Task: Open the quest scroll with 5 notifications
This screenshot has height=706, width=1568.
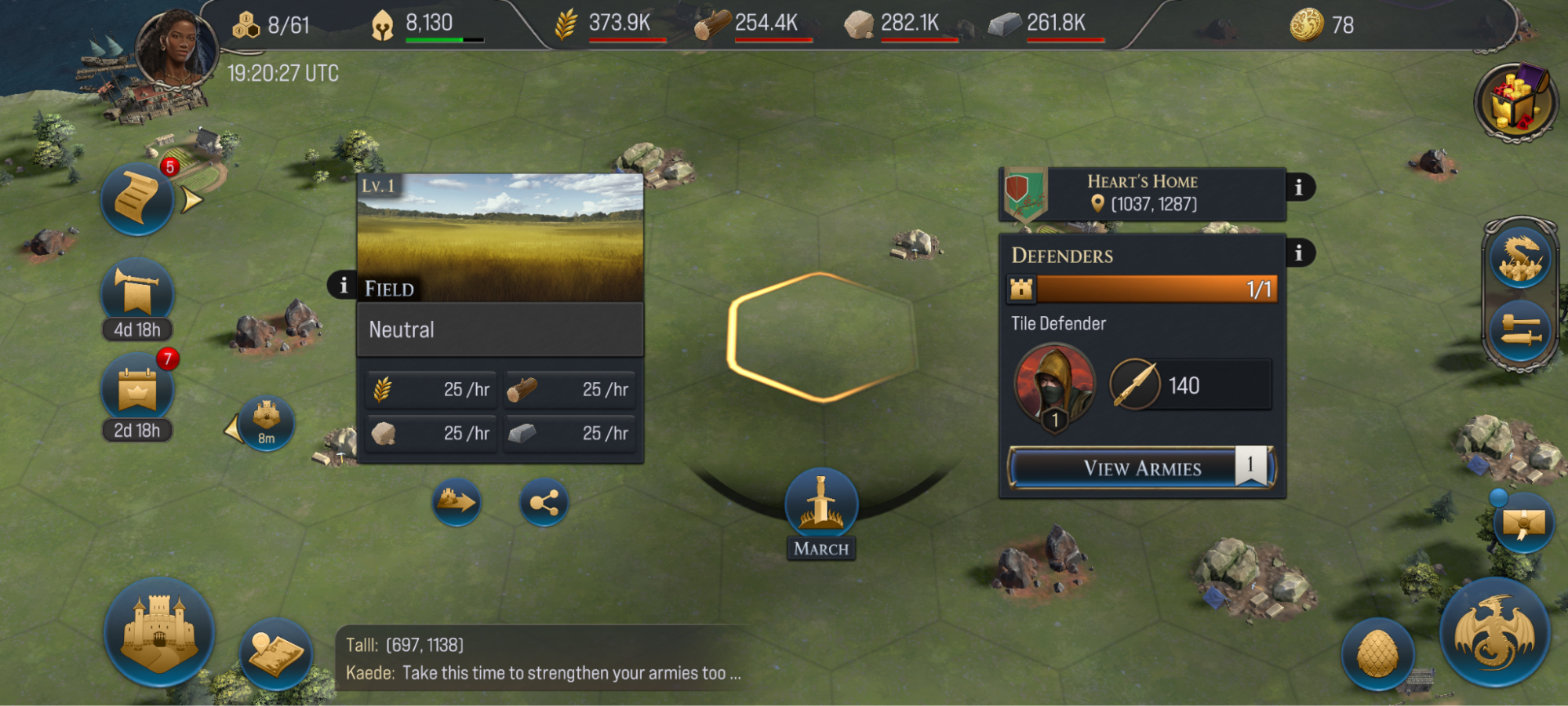Action: click(x=137, y=199)
